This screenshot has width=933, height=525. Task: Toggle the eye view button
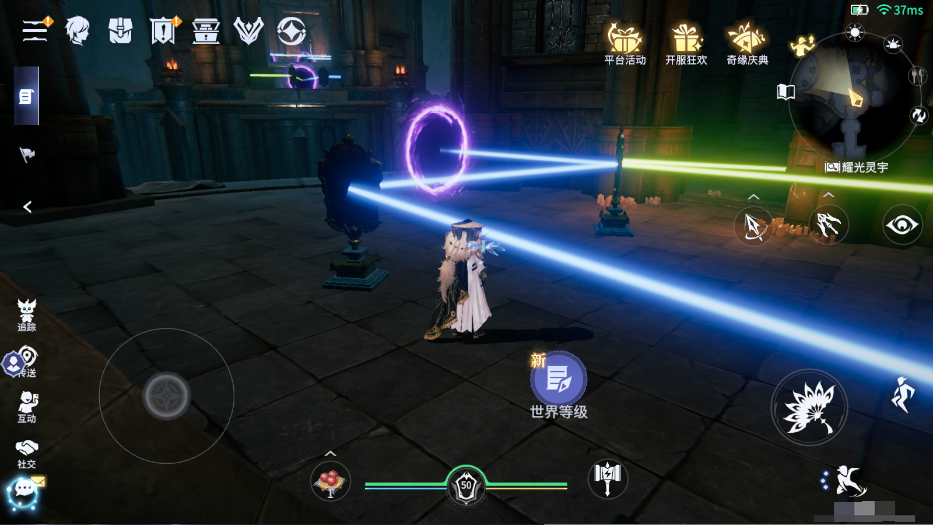(902, 225)
